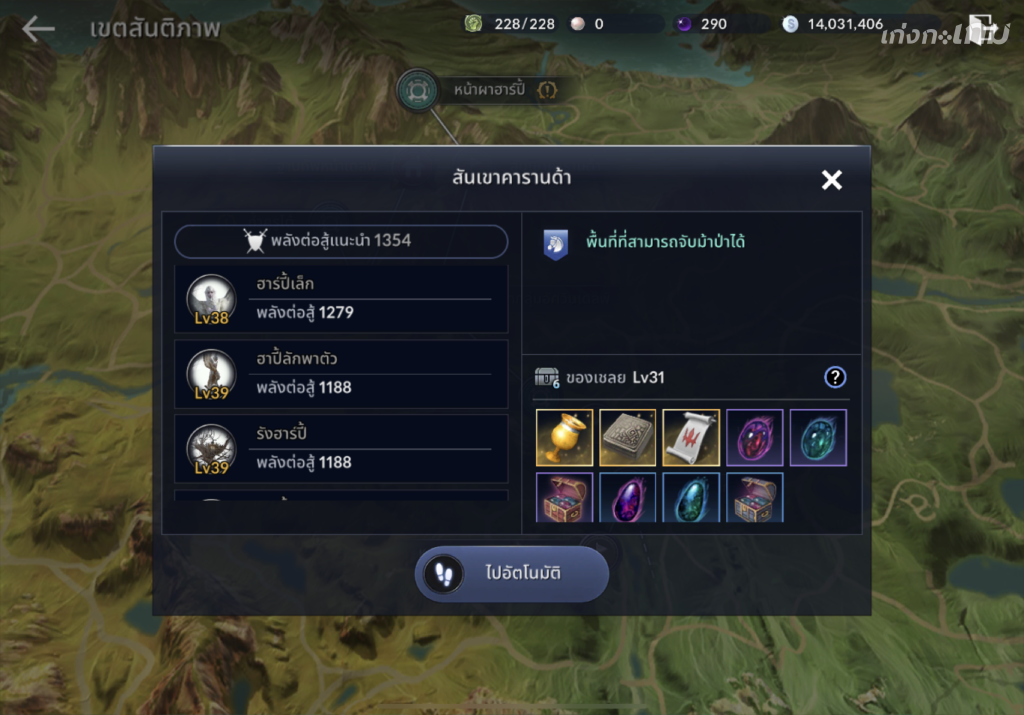Inspect the white scroll with red emblem
The width and height of the screenshot is (1024, 715).
click(691, 437)
